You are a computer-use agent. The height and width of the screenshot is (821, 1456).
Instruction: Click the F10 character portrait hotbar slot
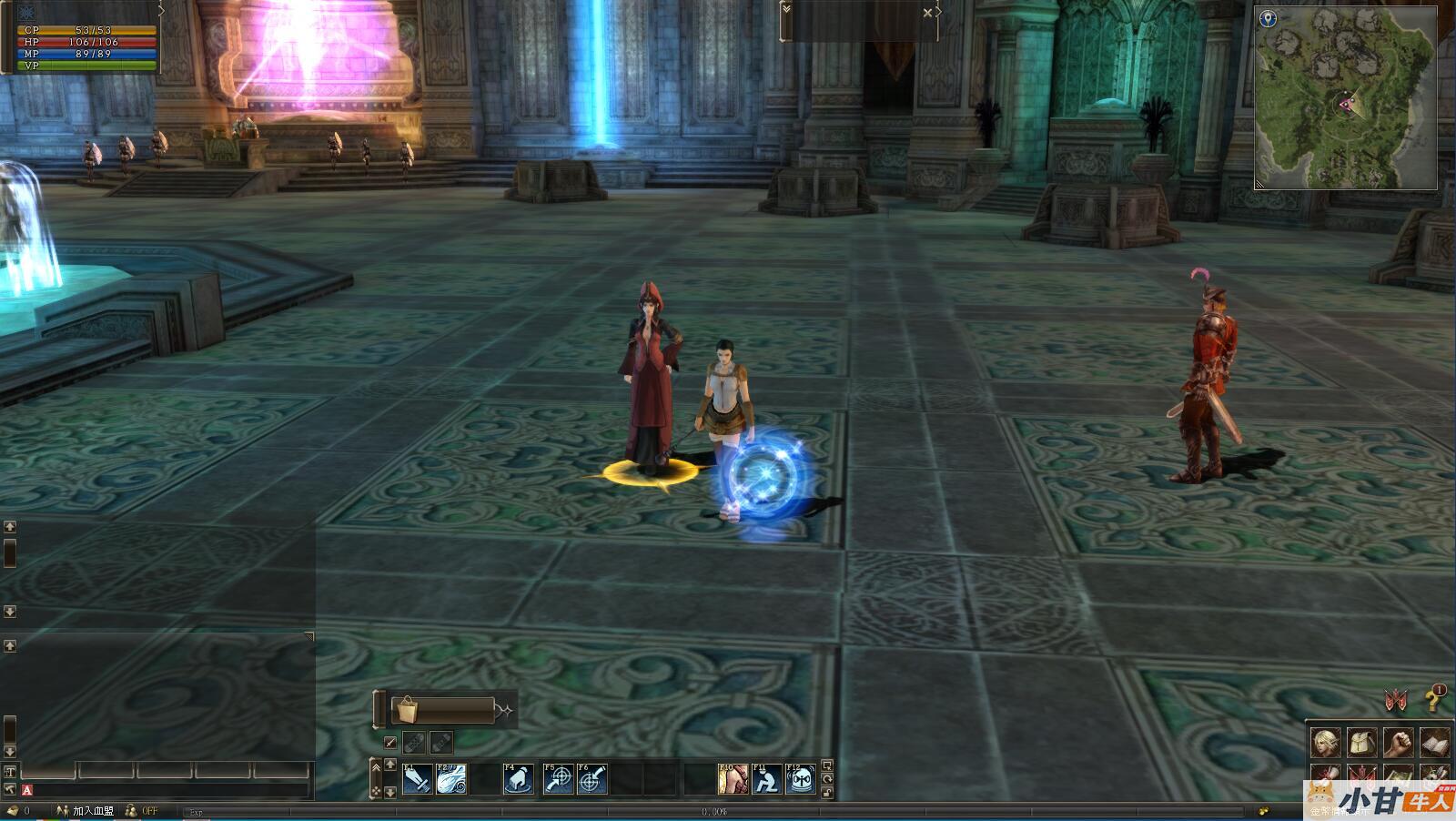click(733, 779)
